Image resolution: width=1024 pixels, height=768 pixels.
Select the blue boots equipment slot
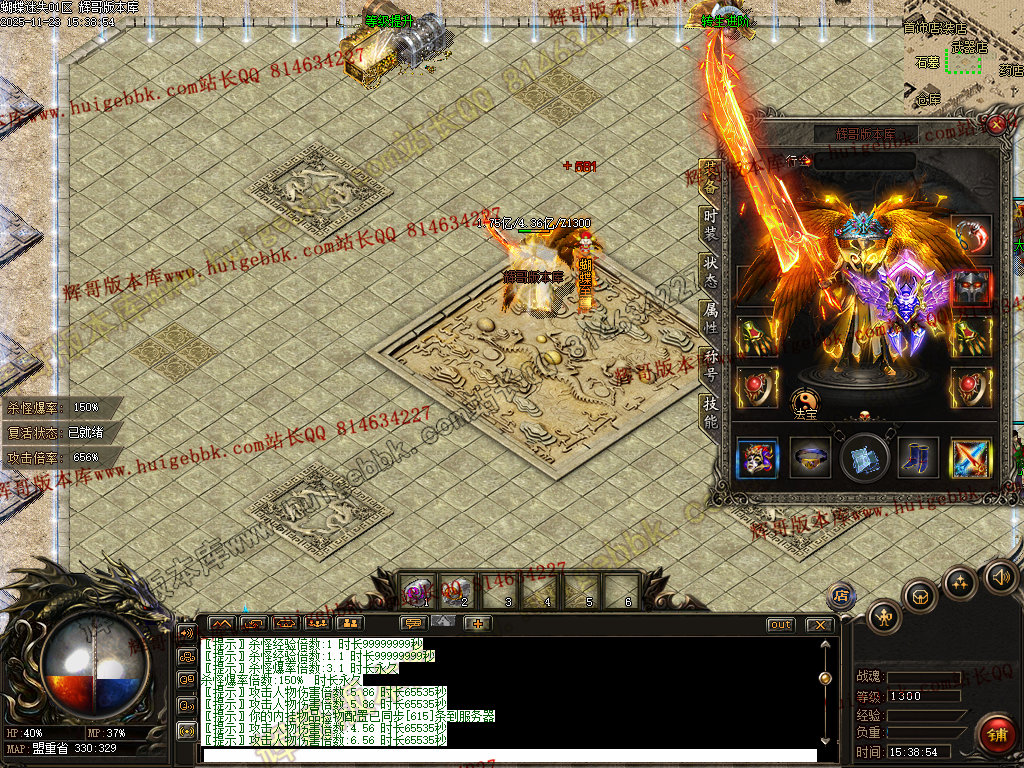(x=917, y=458)
